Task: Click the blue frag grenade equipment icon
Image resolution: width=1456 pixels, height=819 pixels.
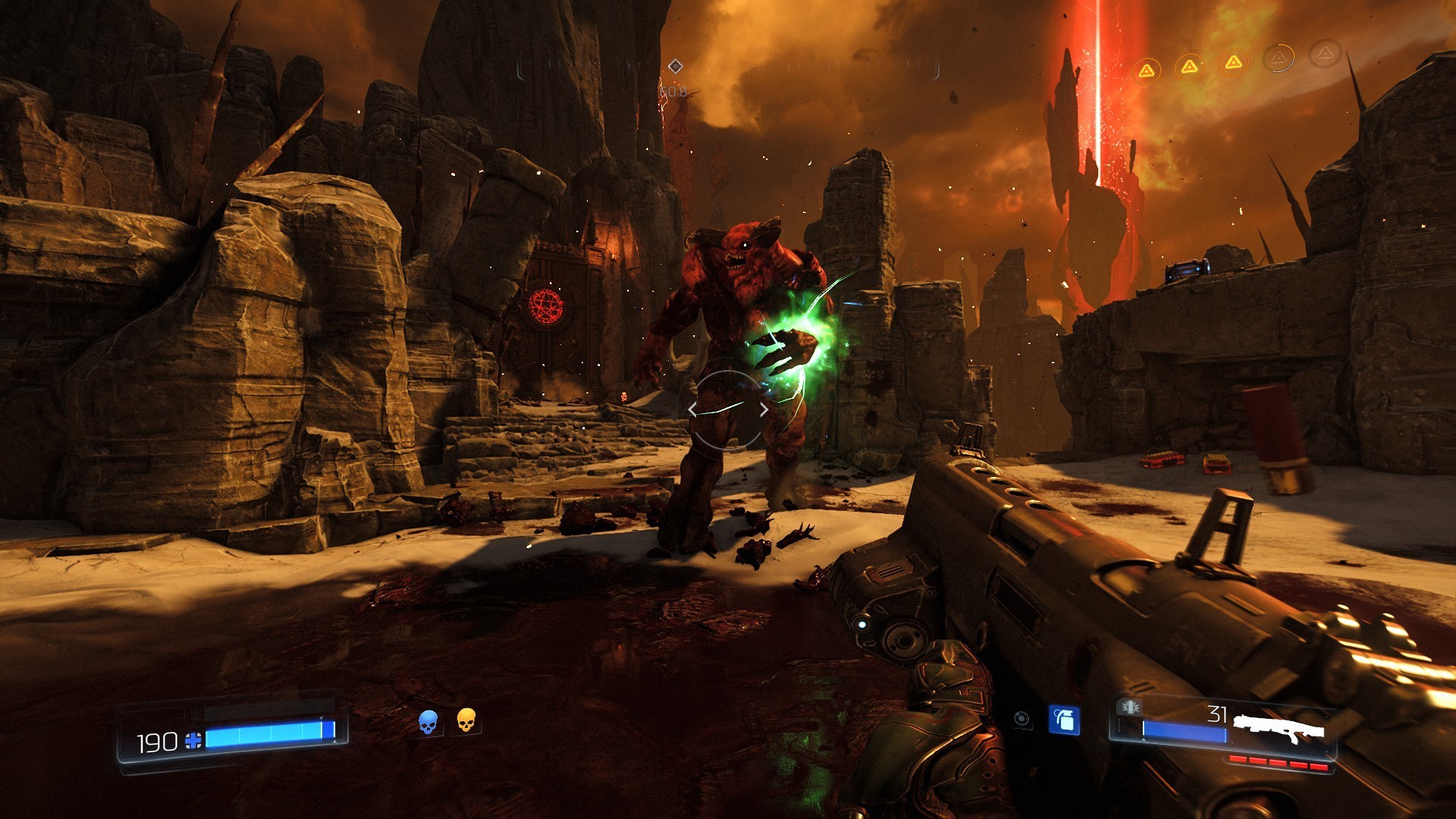Action: pyautogui.click(x=1064, y=720)
